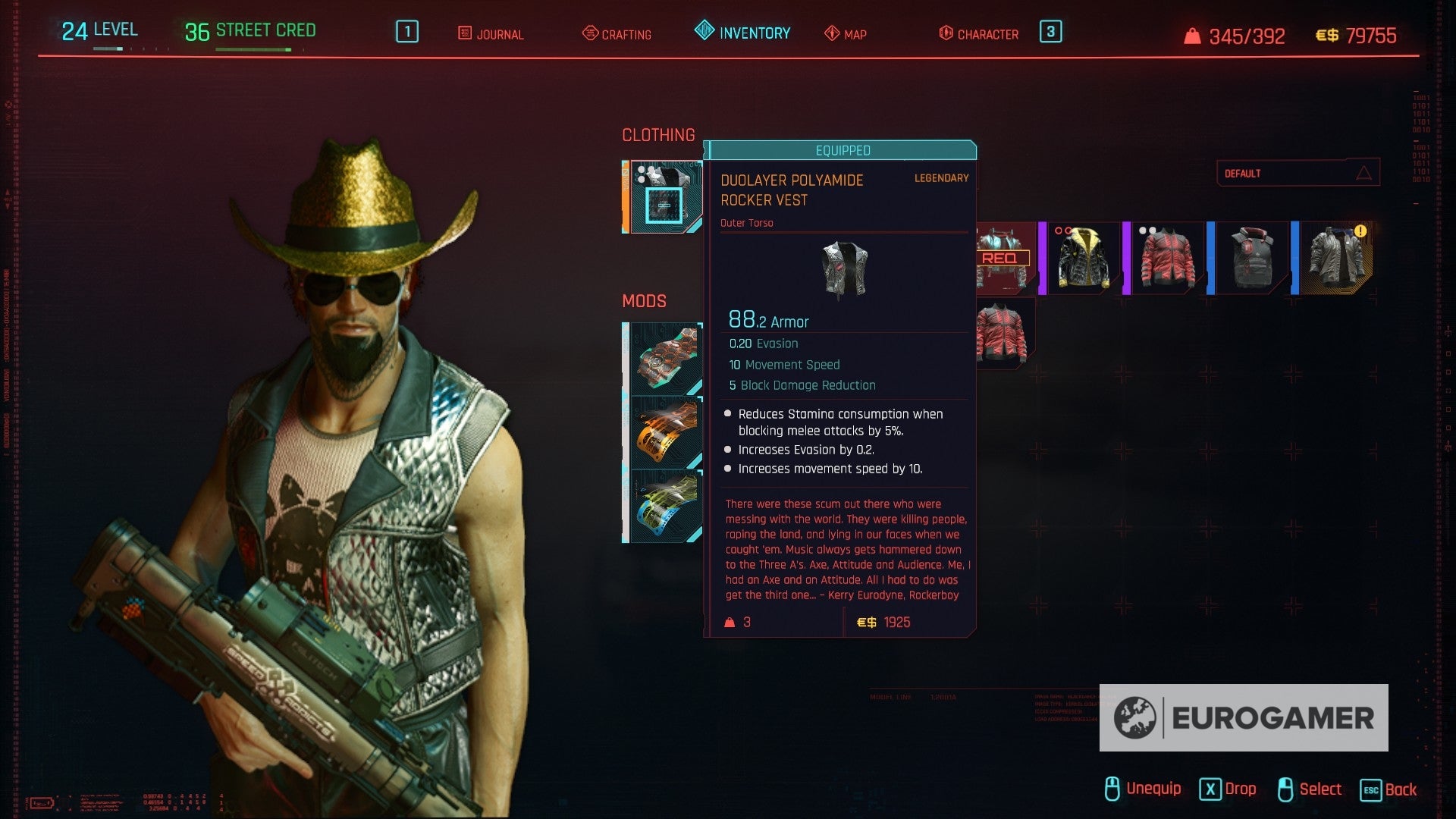Select the Character menu icon

(944, 34)
